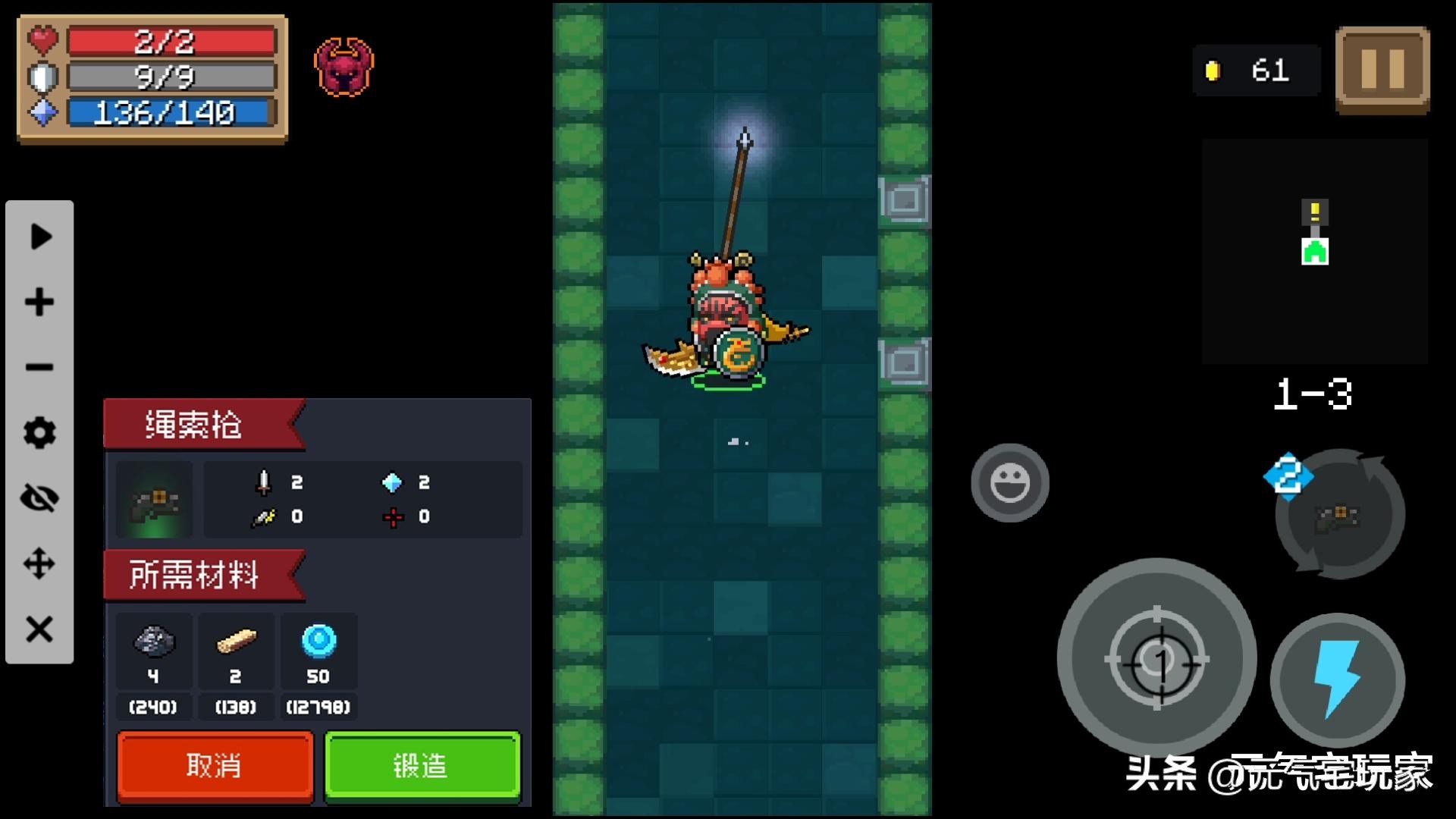Click the four-arrow move tool
Viewport: 1456px width, 819px height.
39,564
